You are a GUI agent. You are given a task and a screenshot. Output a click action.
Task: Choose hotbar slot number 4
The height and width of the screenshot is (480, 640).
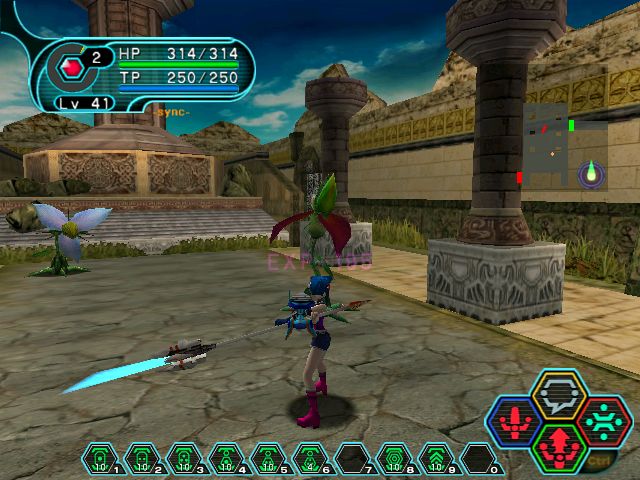click(x=226, y=459)
